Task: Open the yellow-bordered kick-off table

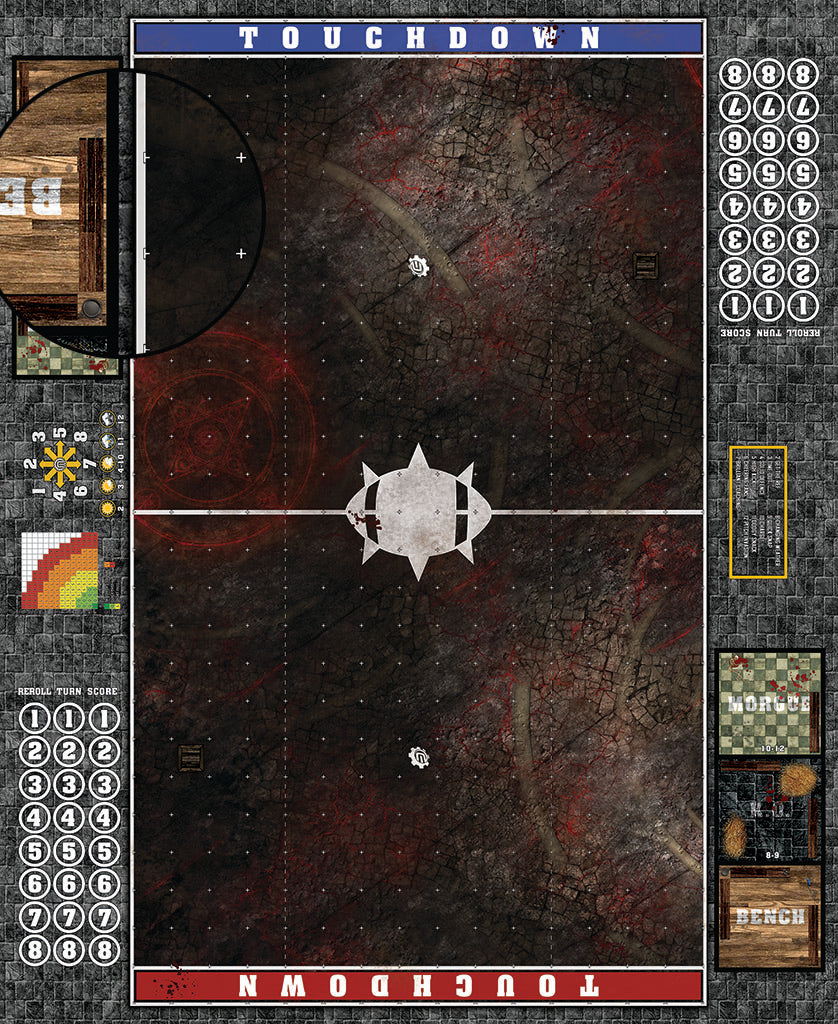Action: point(758,512)
